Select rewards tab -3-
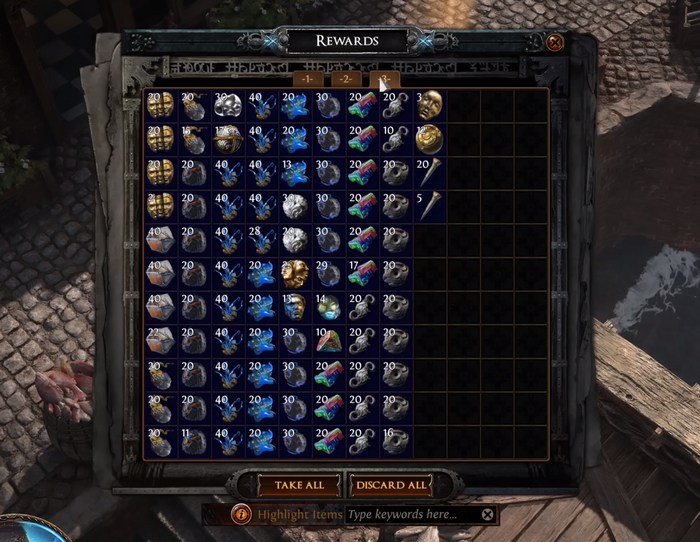This screenshot has width=700, height=542. (x=384, y=79)
